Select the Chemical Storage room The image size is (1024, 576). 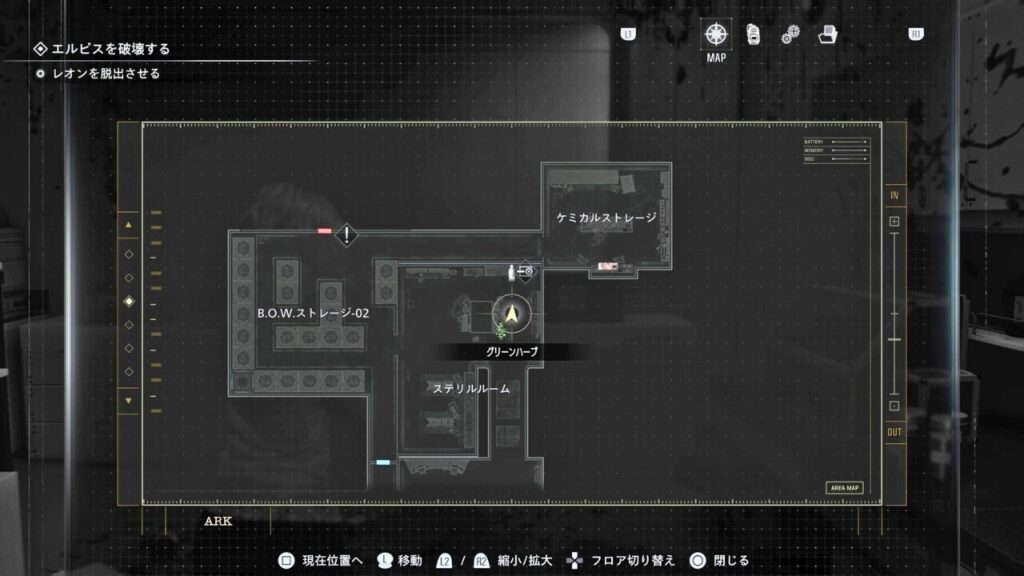[x=606, y=217]
